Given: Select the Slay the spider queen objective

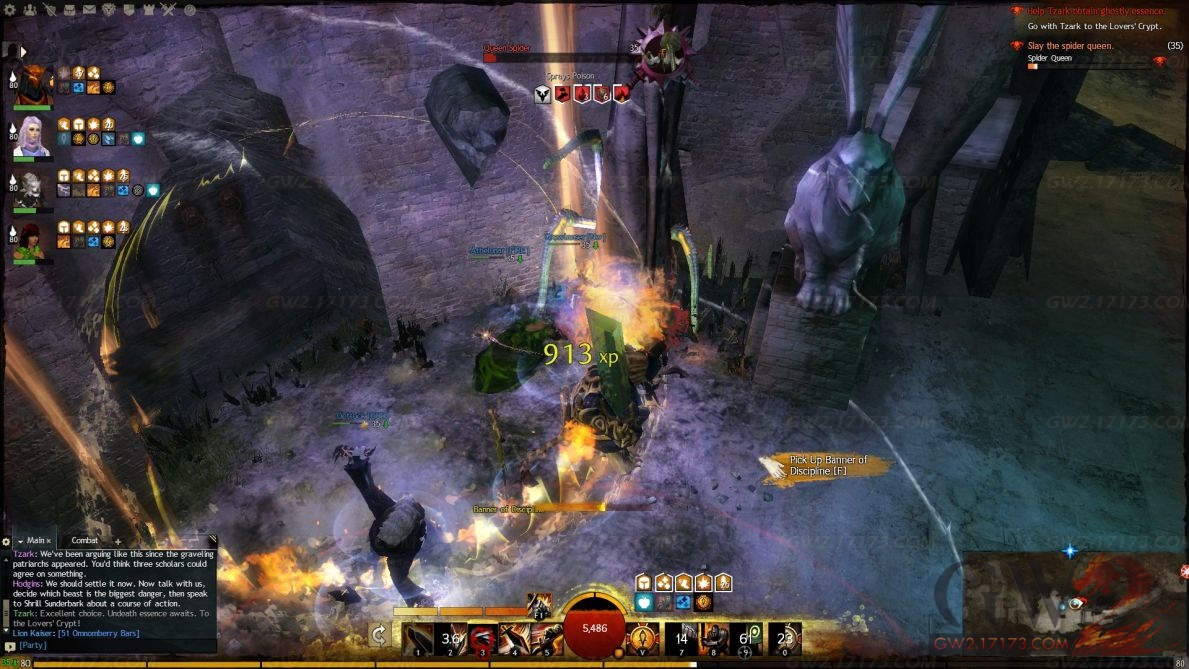Looking at the screenshot, I should tap(1070, 46).
